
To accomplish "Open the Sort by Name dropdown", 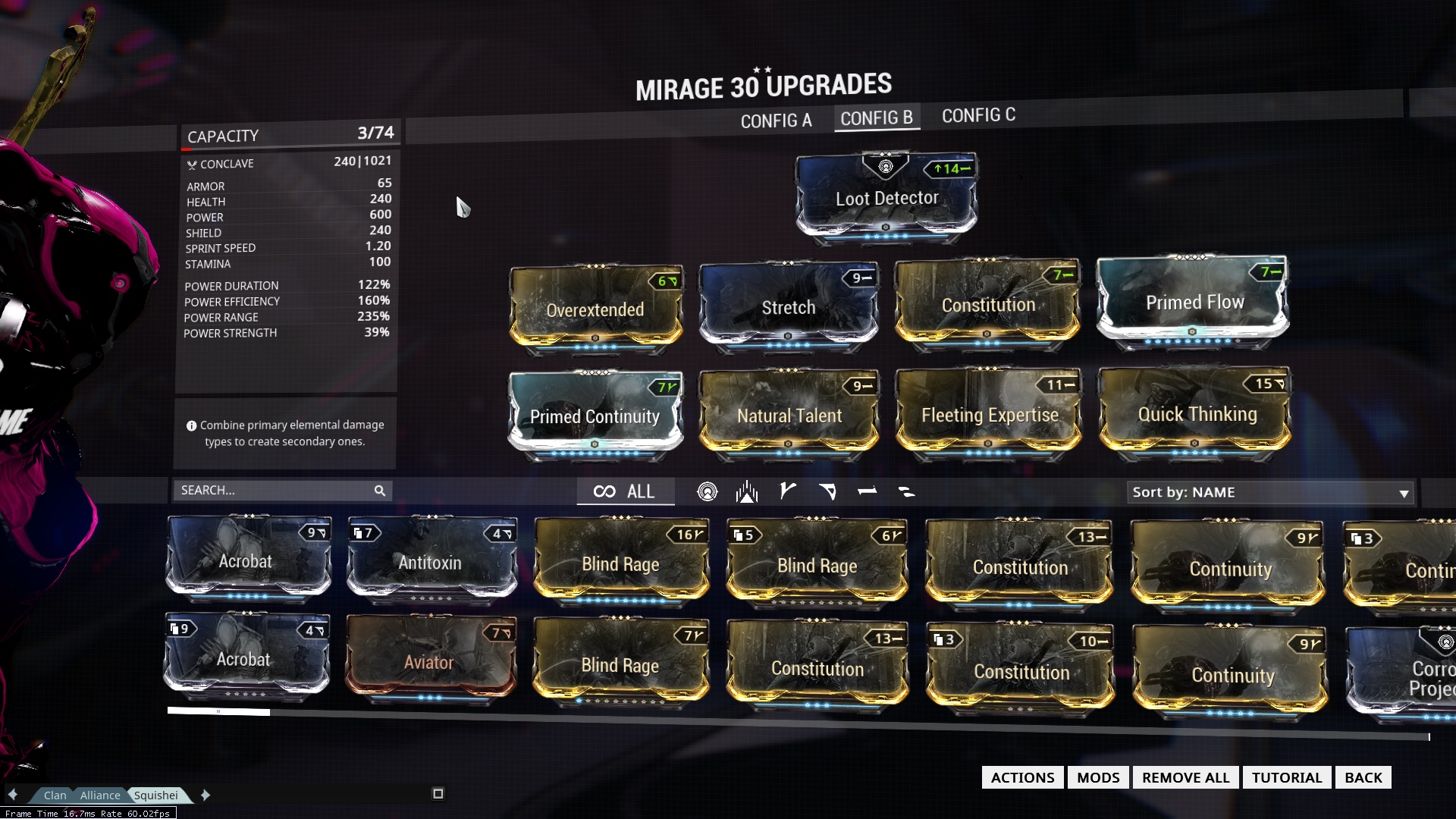I will tap(1270, 492).
